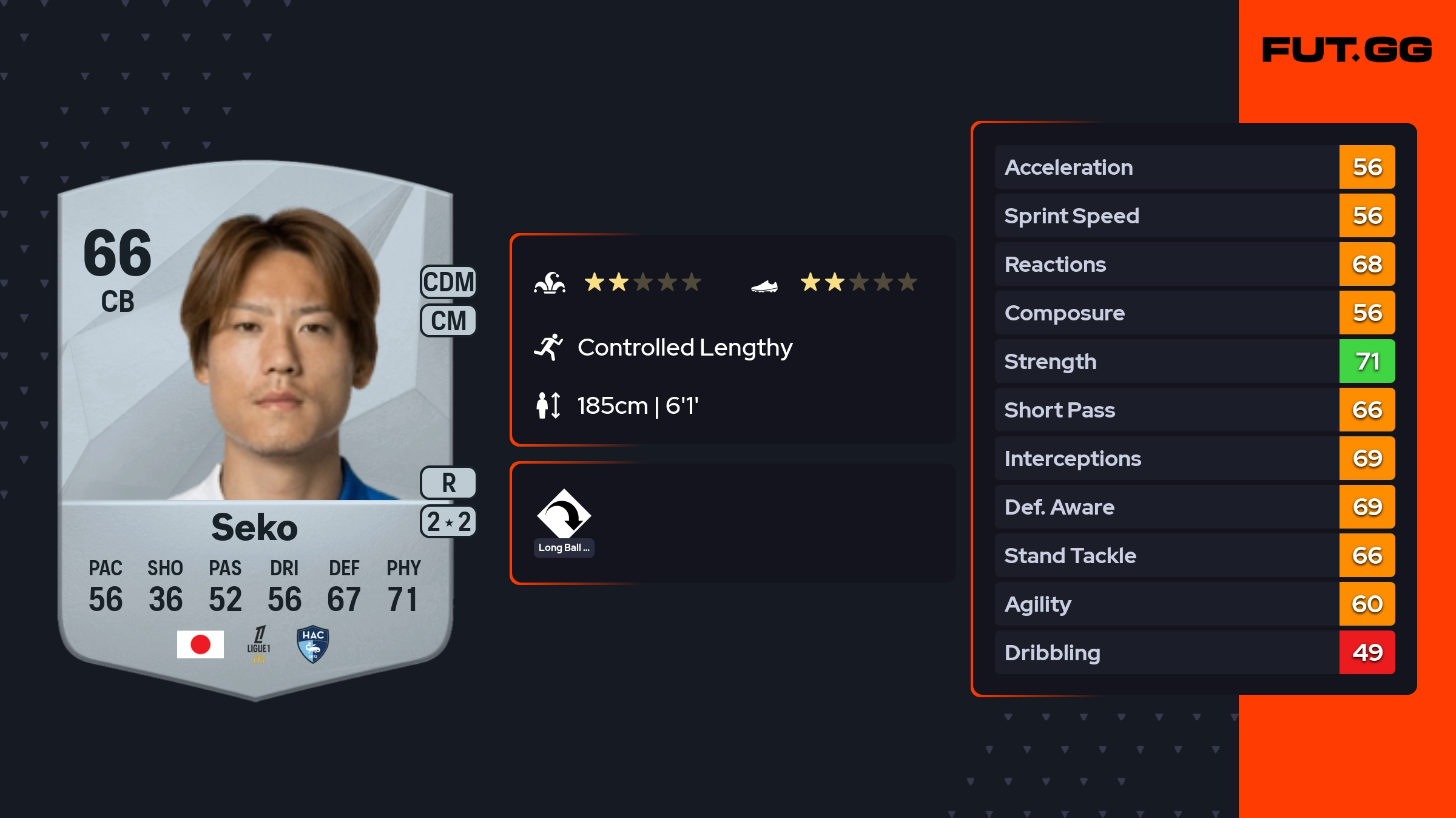Click the Japan flag on the card
The width and height of the screenshot is (1456, 818).
tap(200, 644)
